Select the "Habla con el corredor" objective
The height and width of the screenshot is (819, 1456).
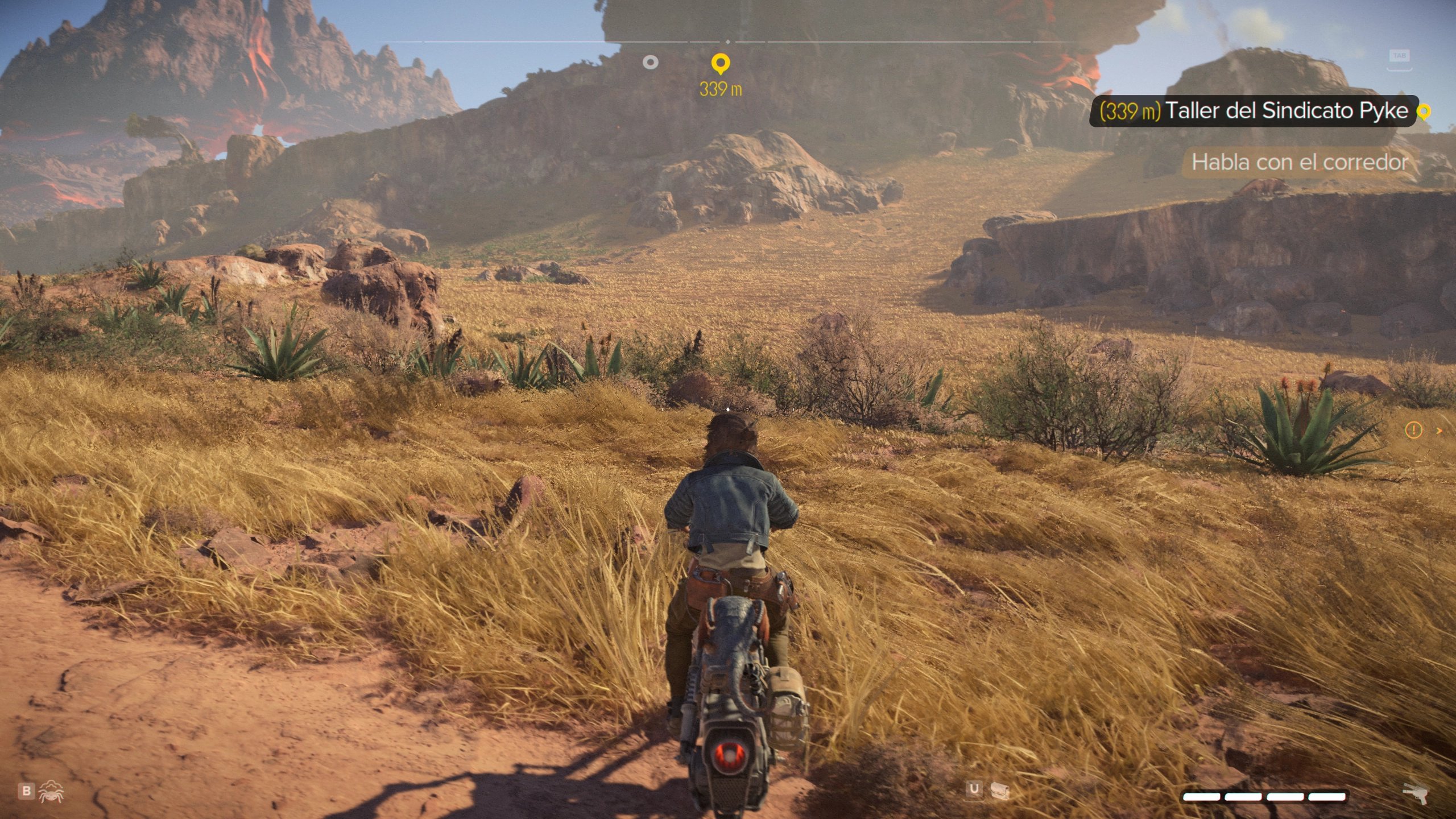click(x=1299, y=163)
